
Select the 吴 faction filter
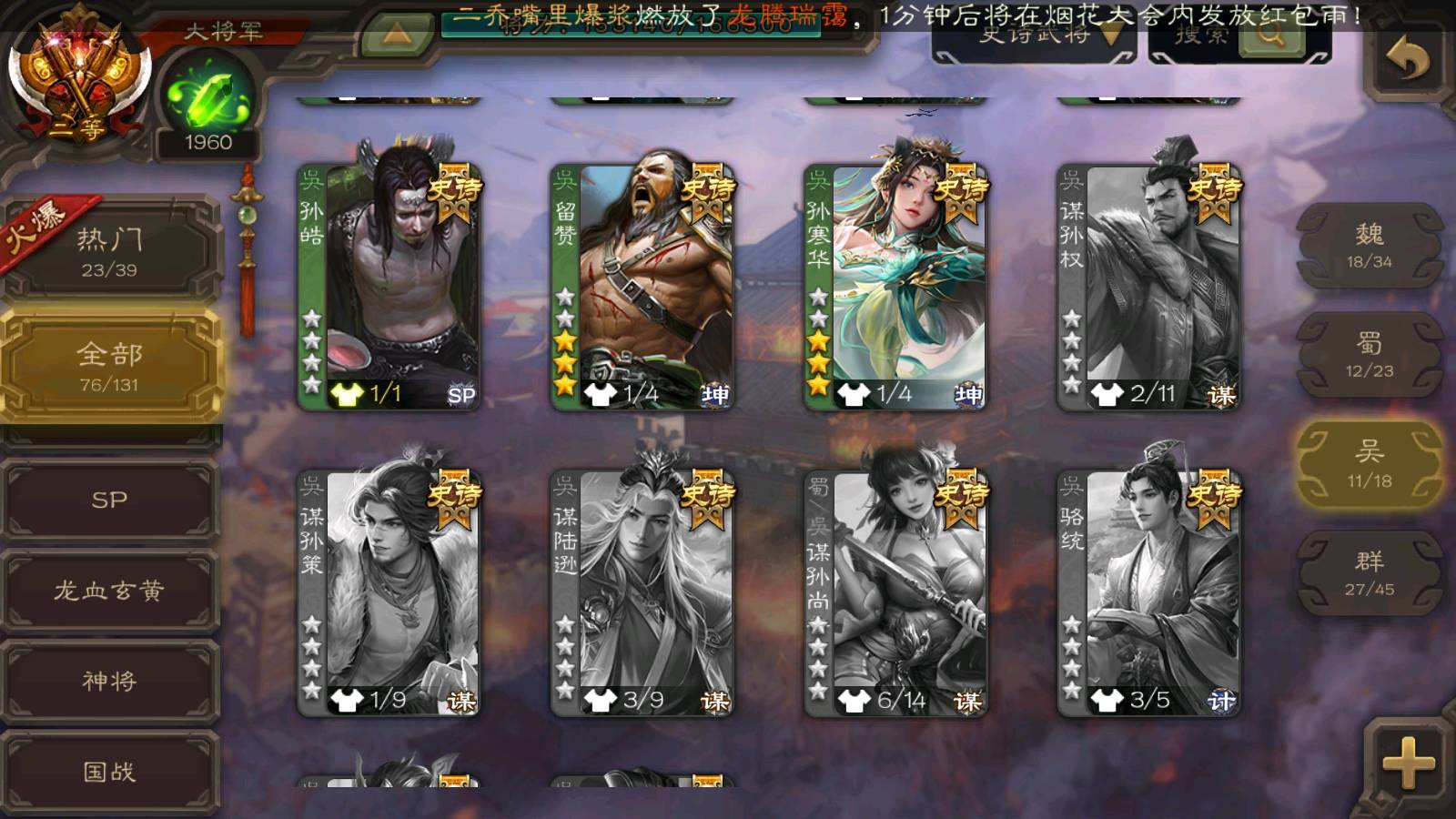tap(1369, 464)
